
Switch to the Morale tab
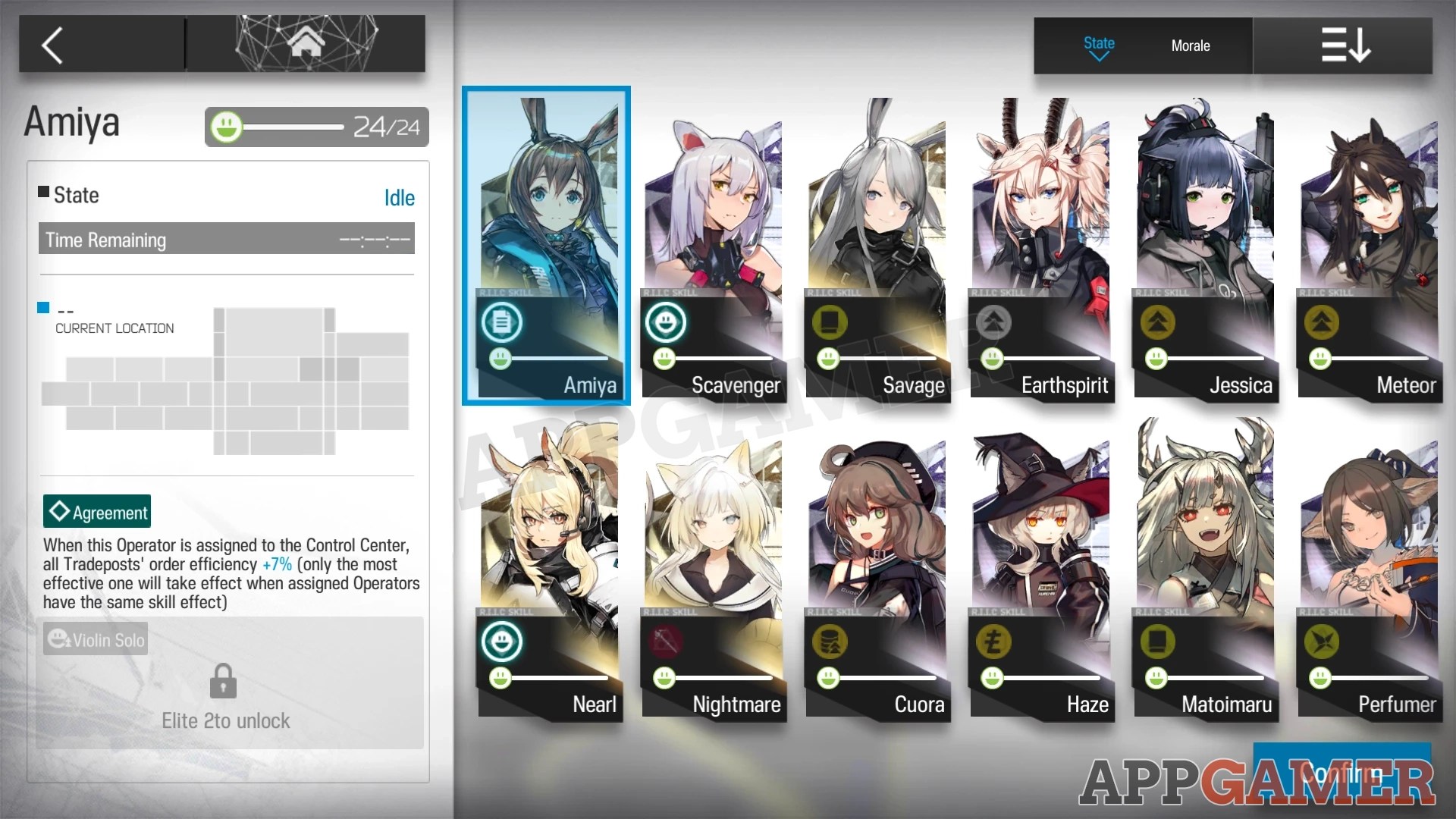tap(1190, 45)
